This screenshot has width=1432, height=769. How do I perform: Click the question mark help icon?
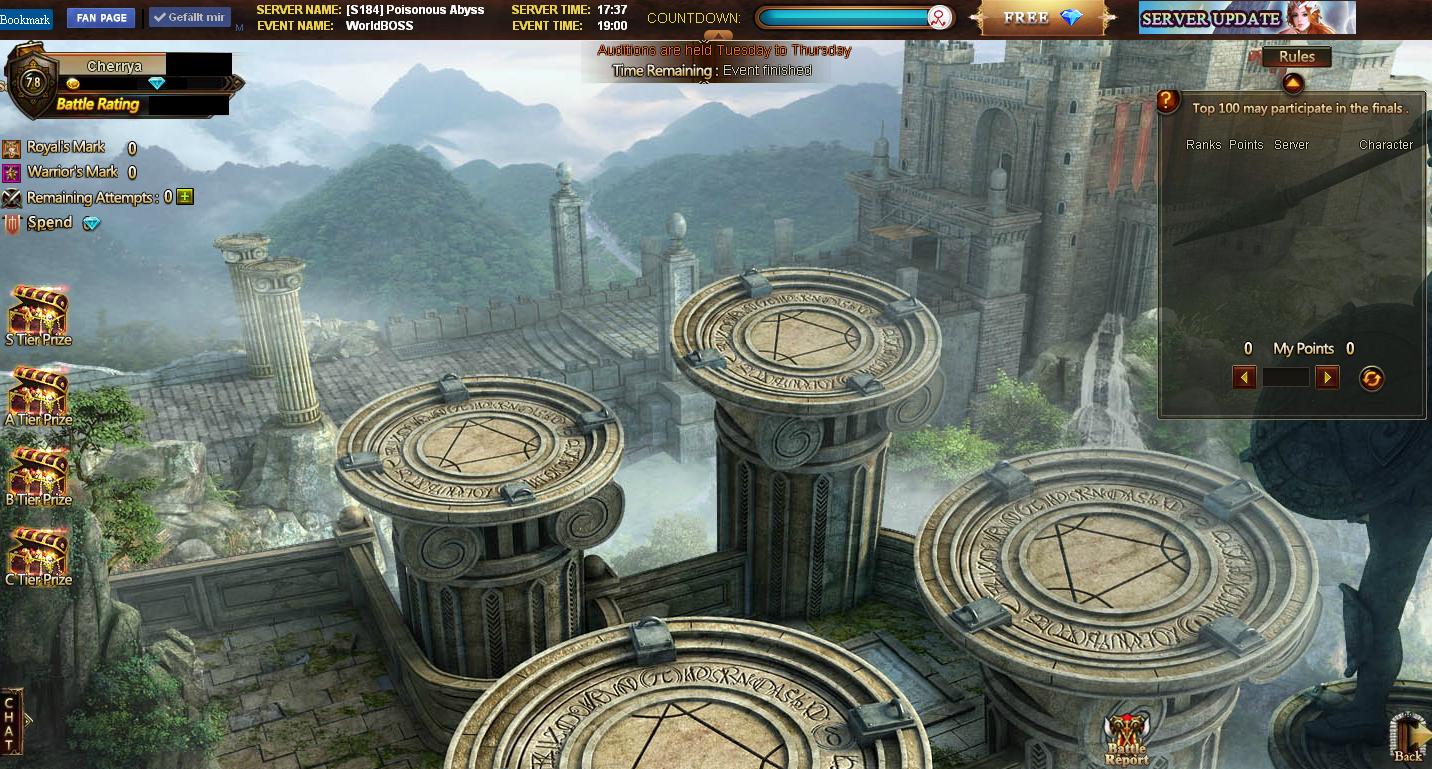coord(1168,101)
